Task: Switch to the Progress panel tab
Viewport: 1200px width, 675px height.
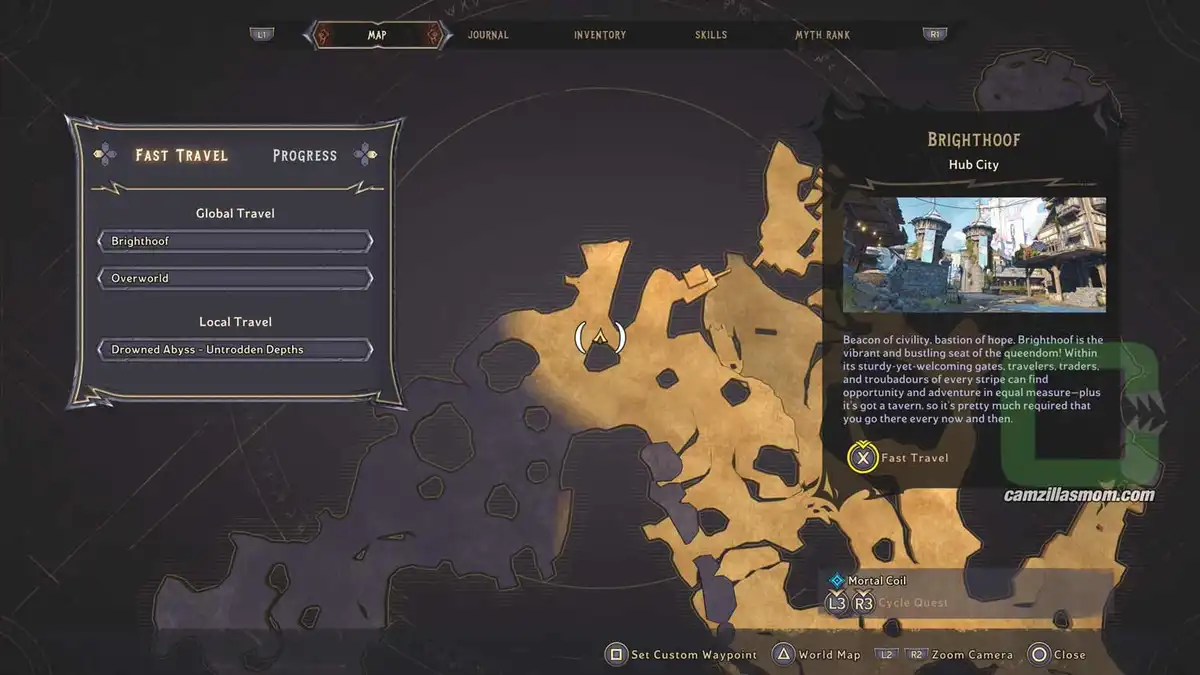Action: tap(305, 155)
